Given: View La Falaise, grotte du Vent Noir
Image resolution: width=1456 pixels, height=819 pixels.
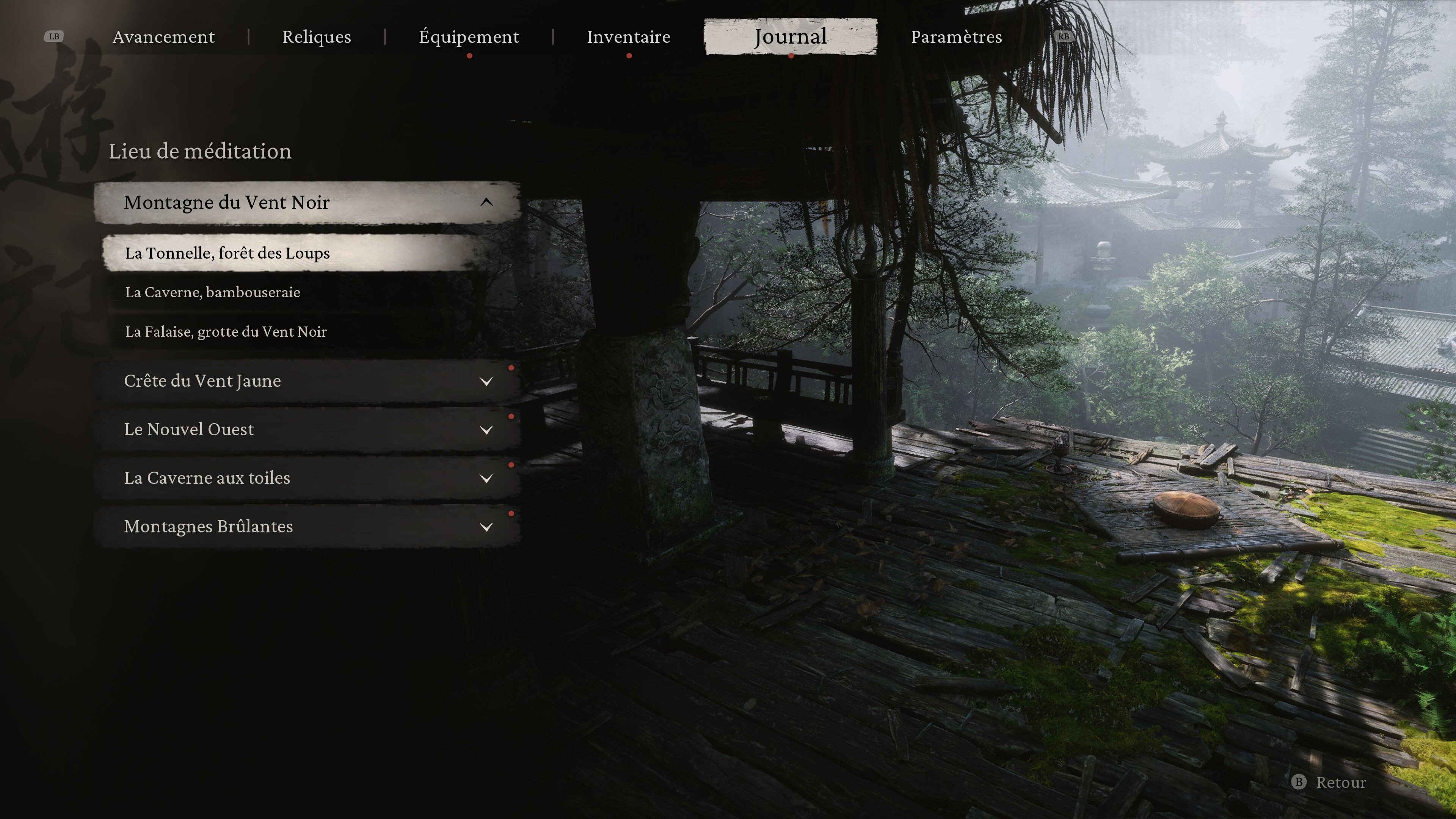Looking at the screenshot, I should pyautogui.click(x=226, y=332).
